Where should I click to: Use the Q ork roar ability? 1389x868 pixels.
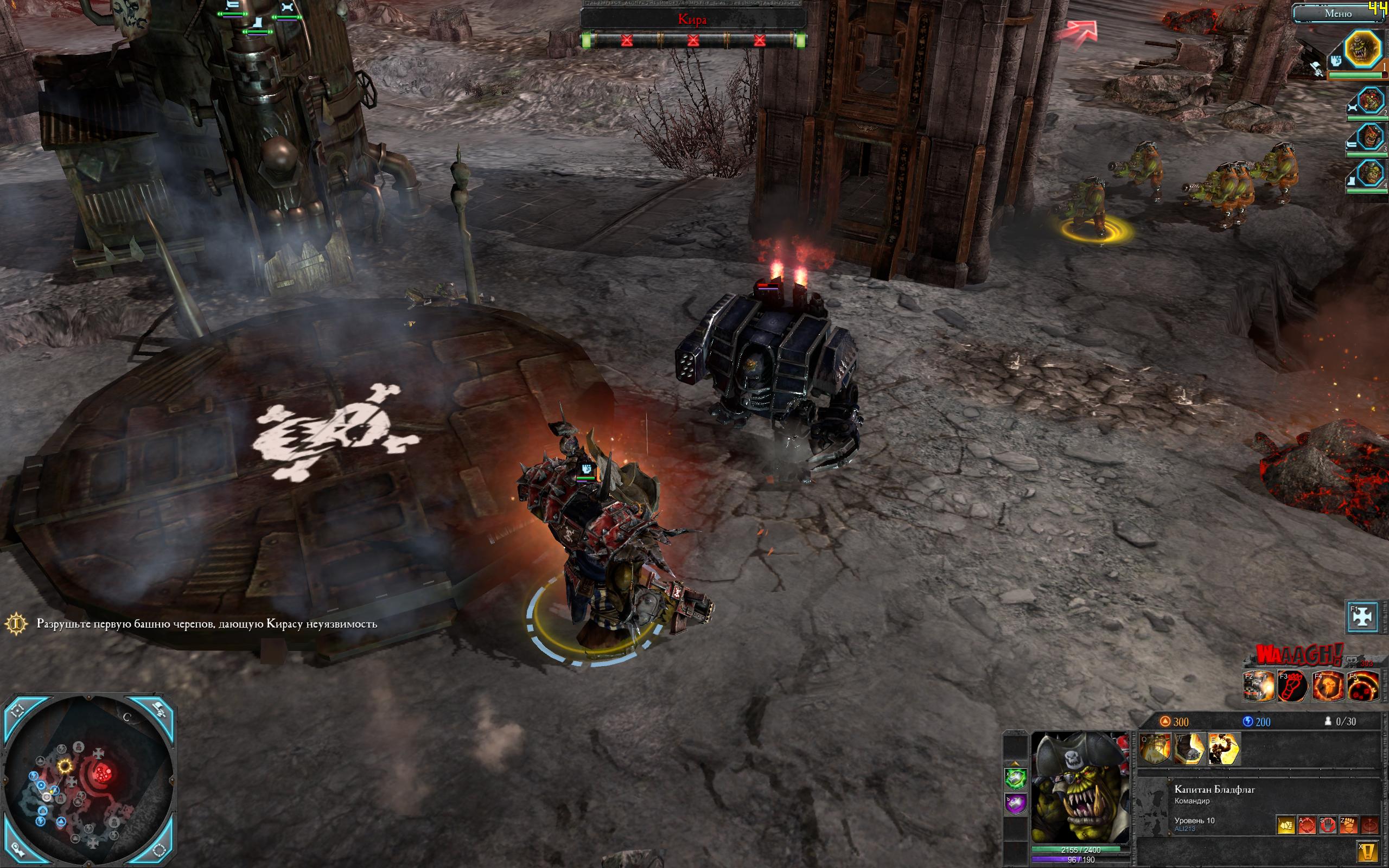[x=1155, y=749]
